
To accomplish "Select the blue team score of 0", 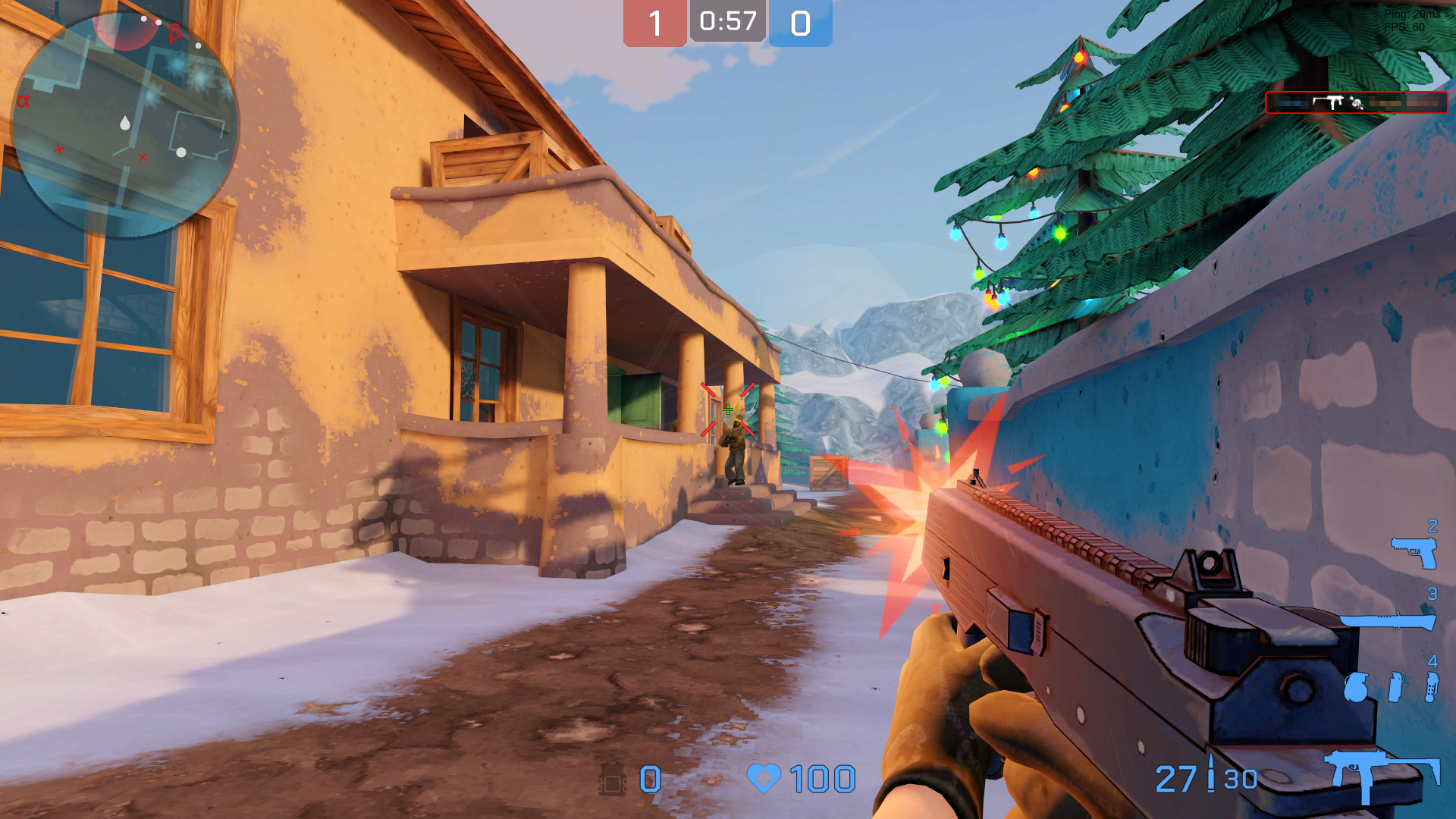I will pyautogui.click(x=800, y=20).
